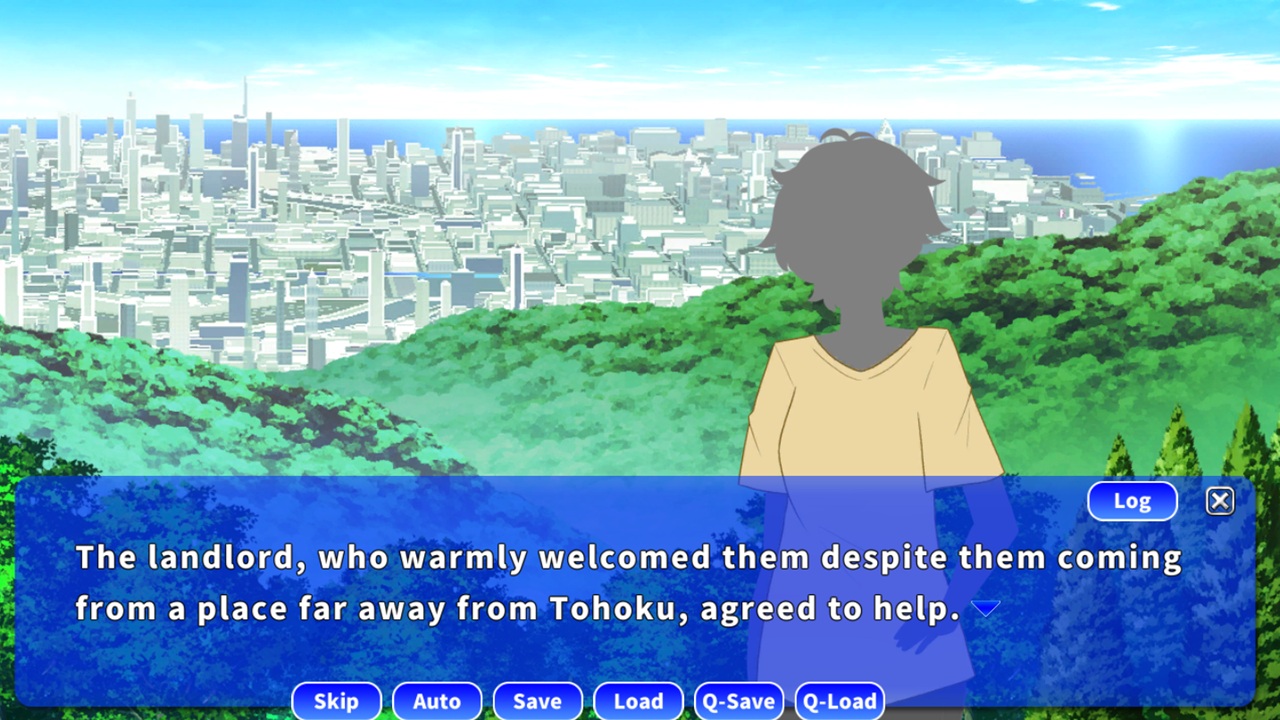Enable Auto reading mode

437,701
